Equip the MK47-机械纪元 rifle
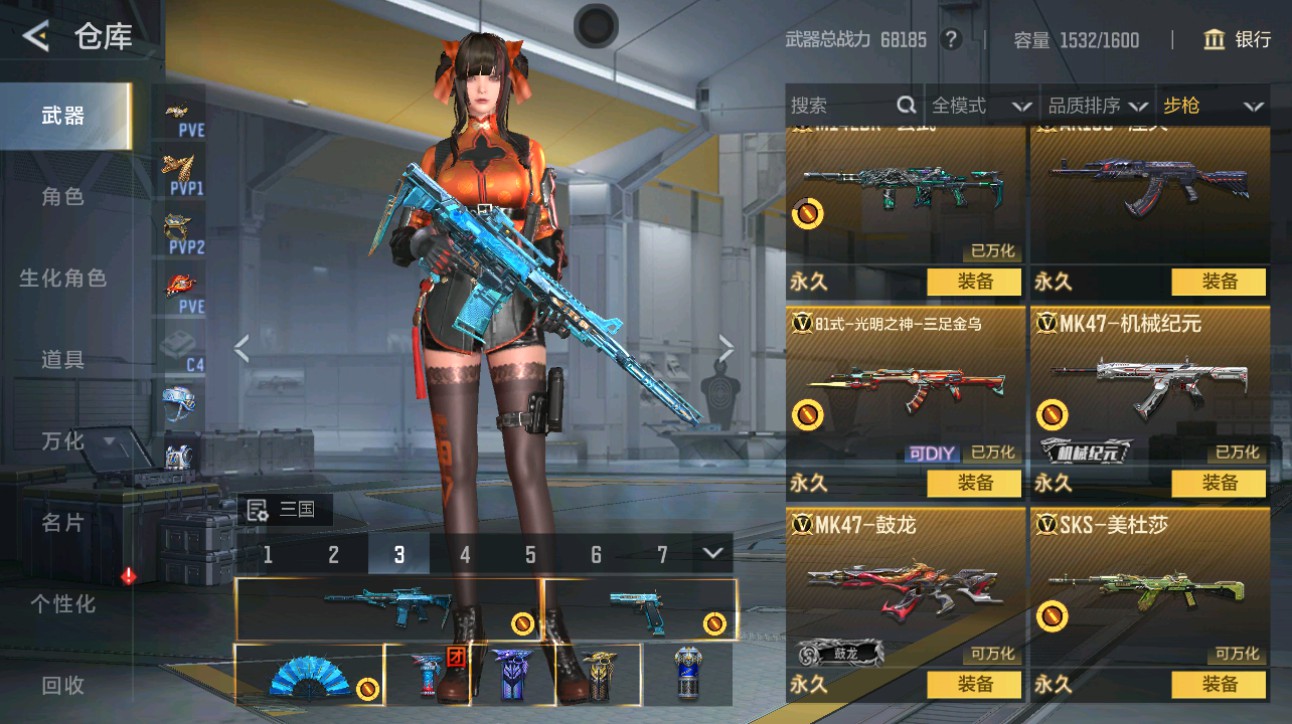1292x724 pixels. coord(1219,483)
